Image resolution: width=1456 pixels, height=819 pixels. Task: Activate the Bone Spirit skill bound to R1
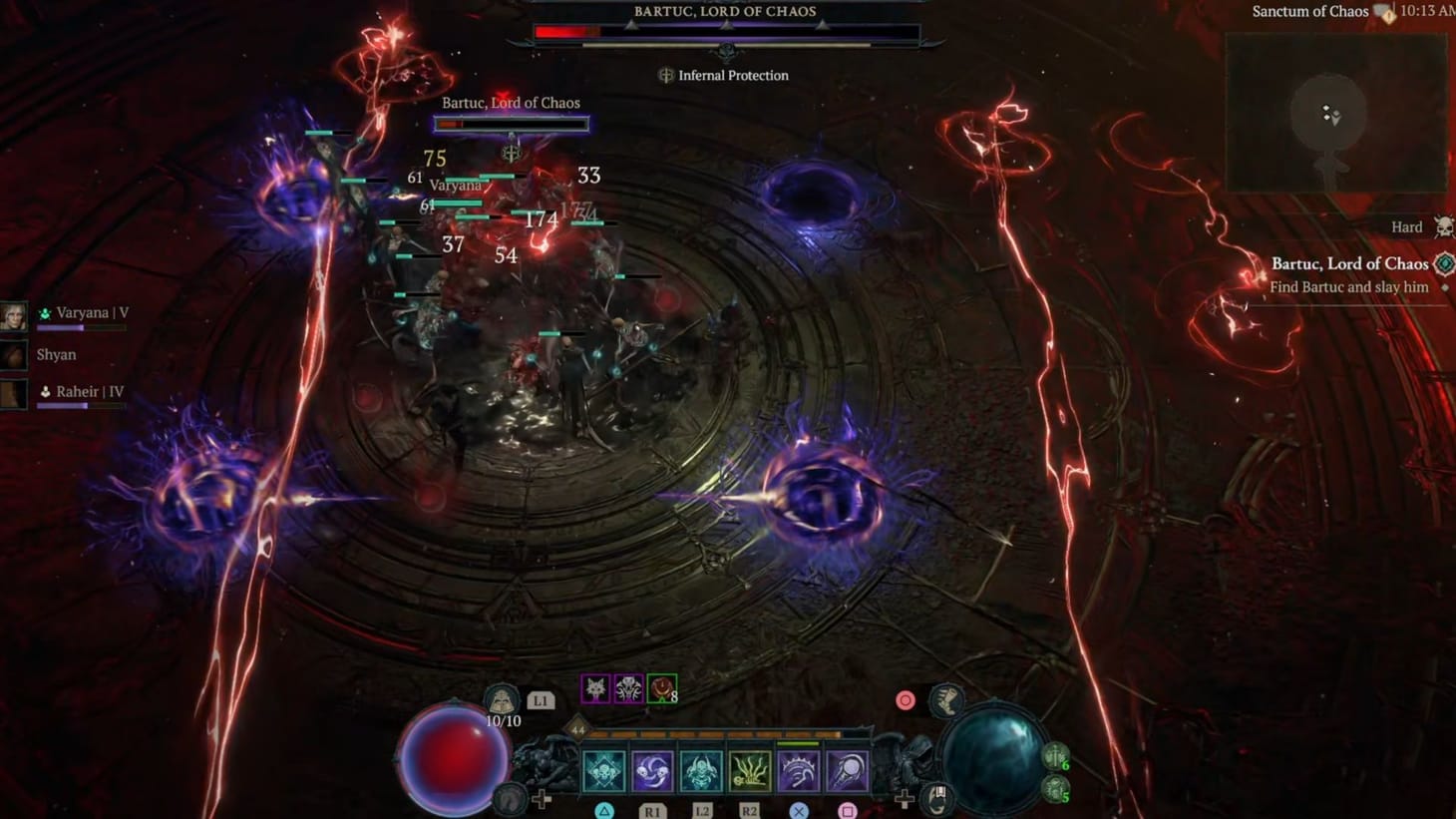coord(651,769)
